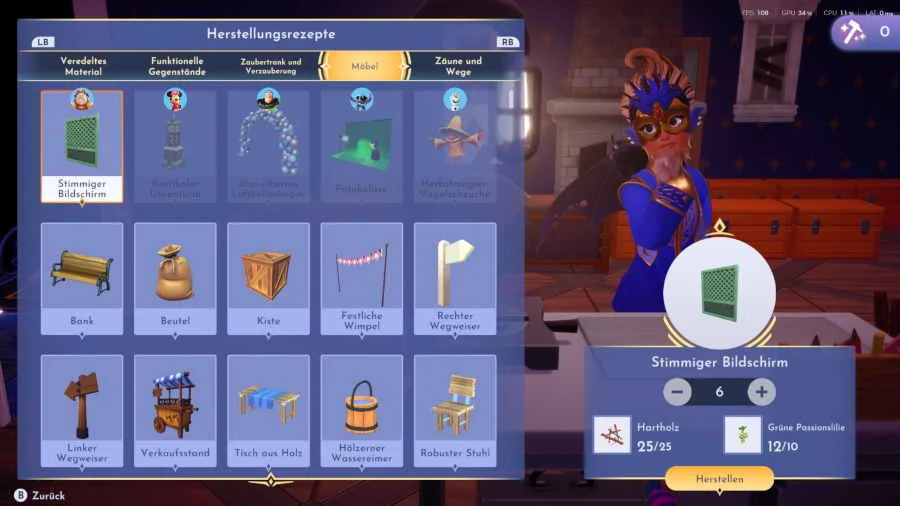The height and width of the screenshot is (506, 900).
Task: Open the Funktionelle Gegenstände tab
Action: (177, 66)
